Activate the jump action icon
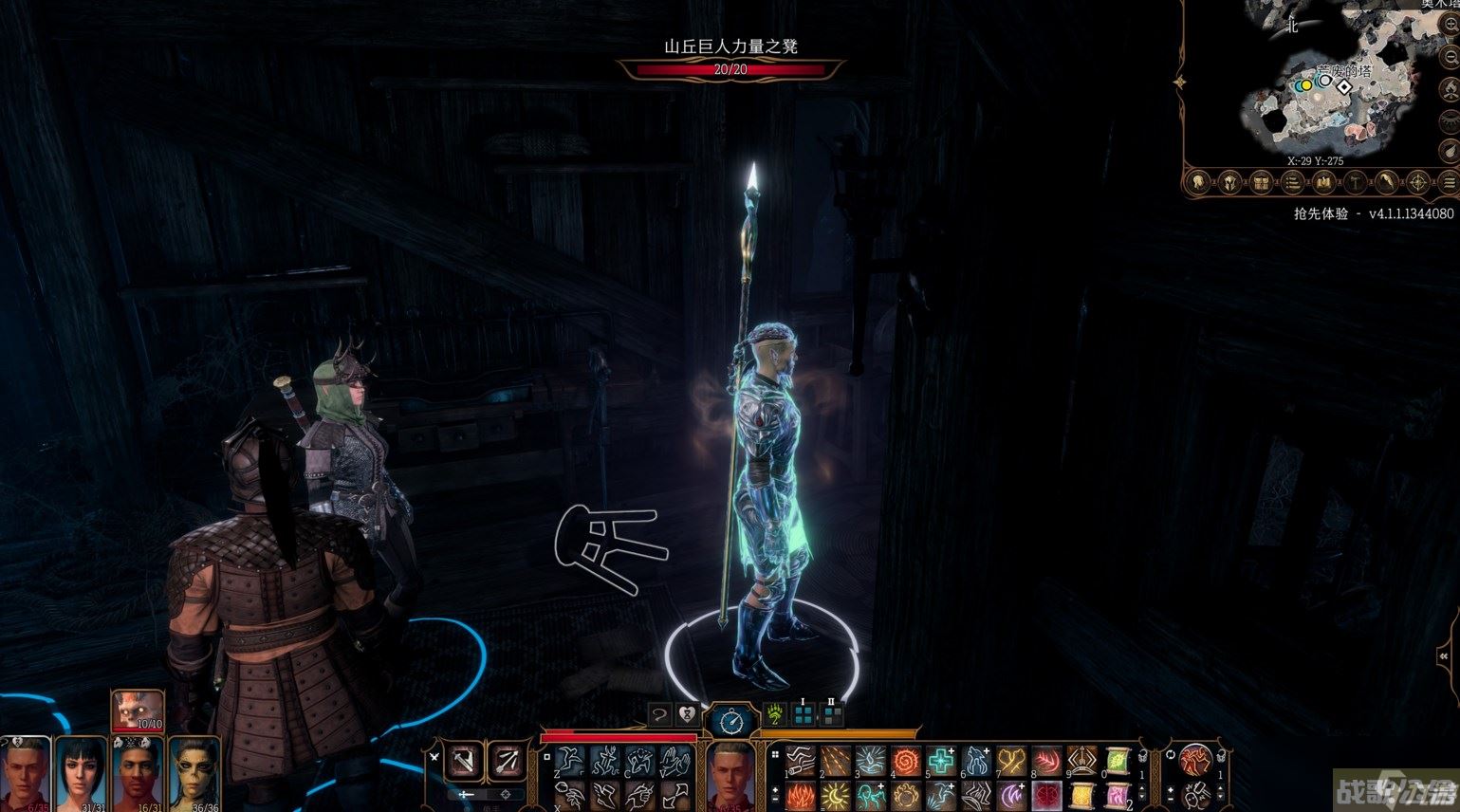 point(569,761)
